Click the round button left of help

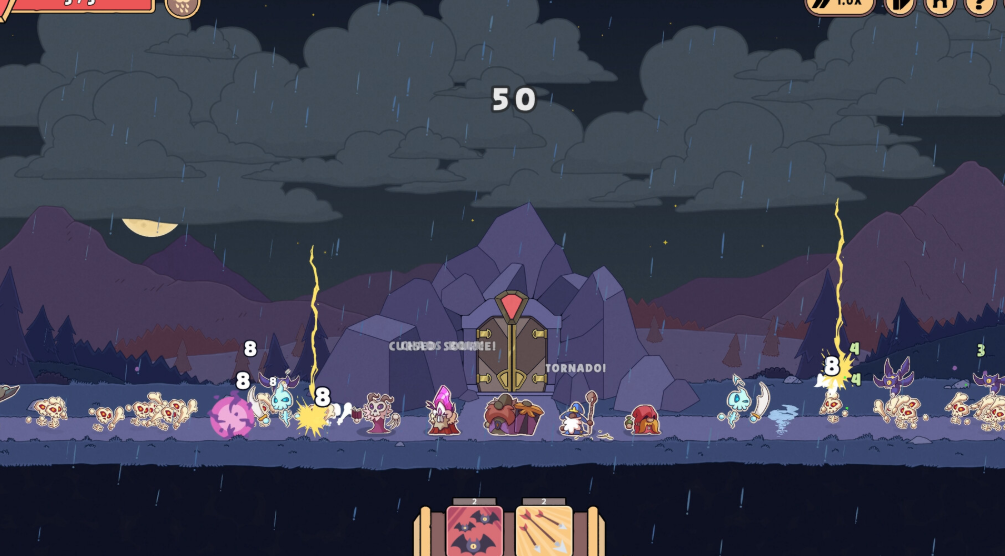point(939,4)
